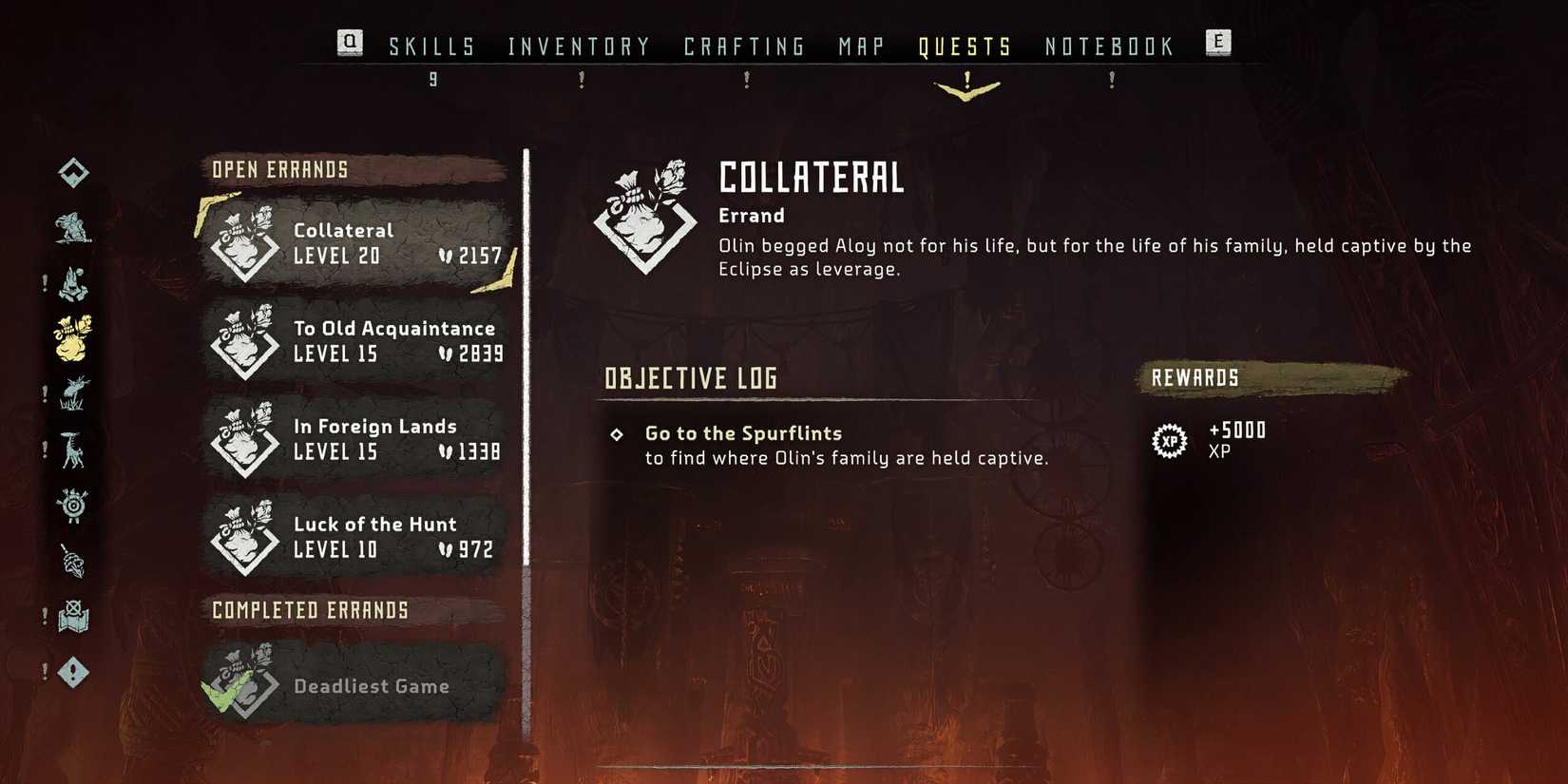Select the exclamation Jobs icon at sidebar bottom
The height and width of the screenshot is (784, 1568).
click(x=74, y=672)
